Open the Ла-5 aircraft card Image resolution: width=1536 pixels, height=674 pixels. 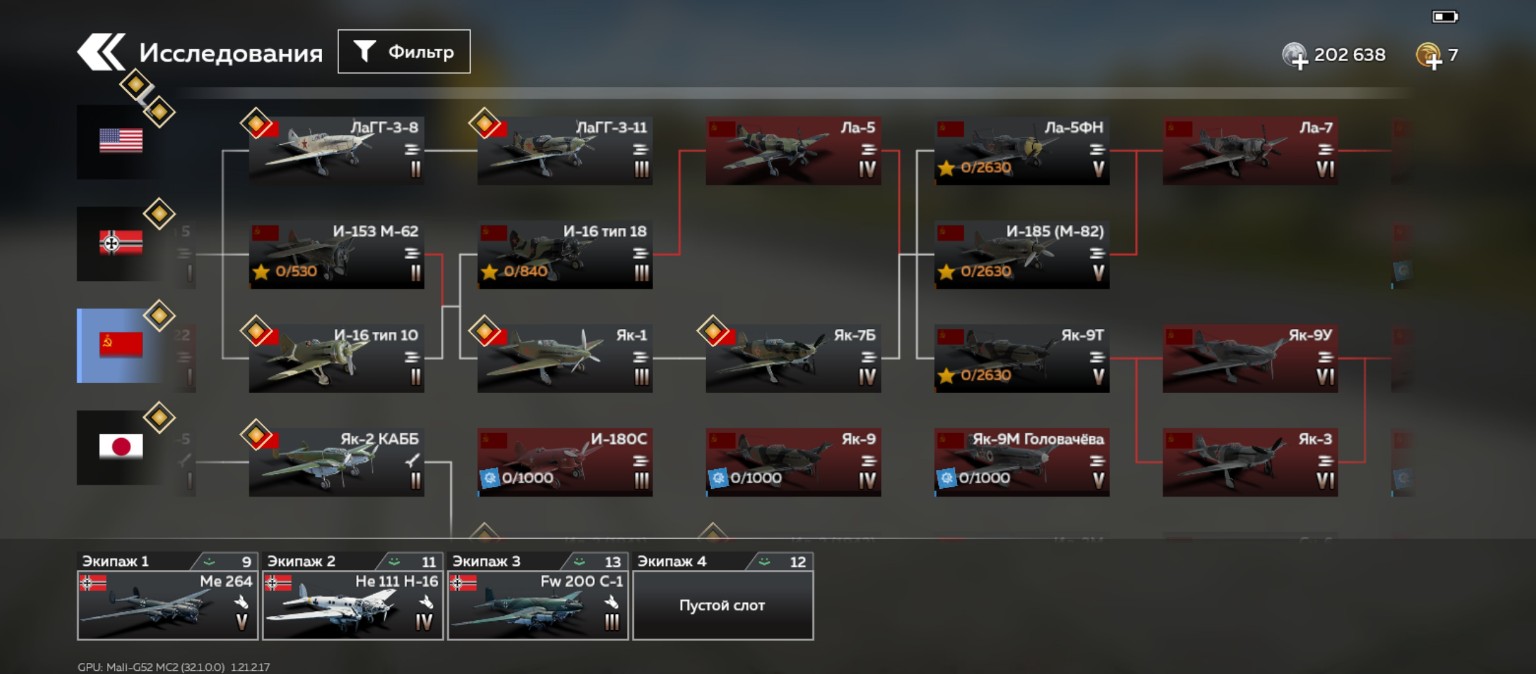[793, 151]
